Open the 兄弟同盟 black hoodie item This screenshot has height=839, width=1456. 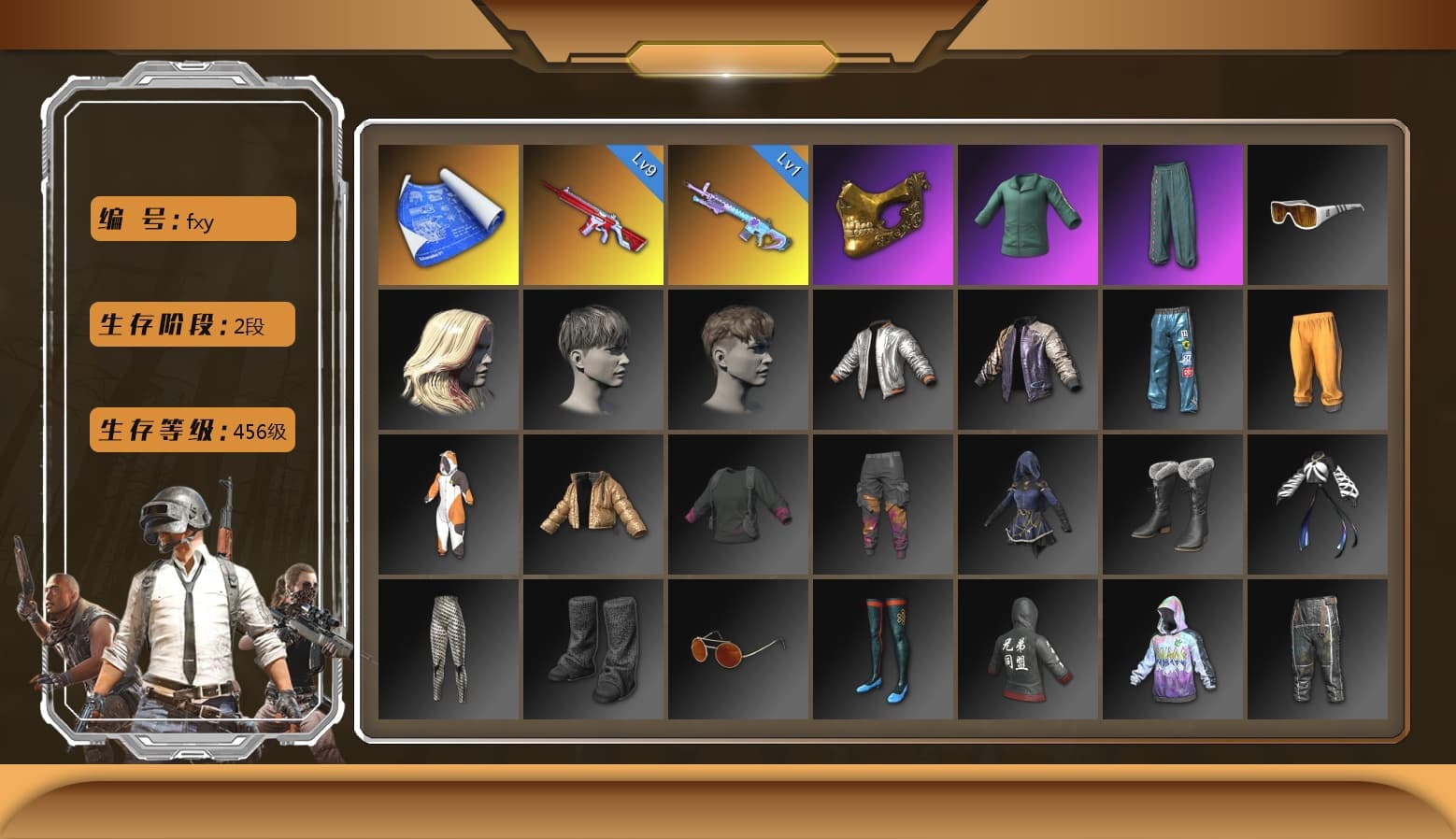coord(1028,649)
